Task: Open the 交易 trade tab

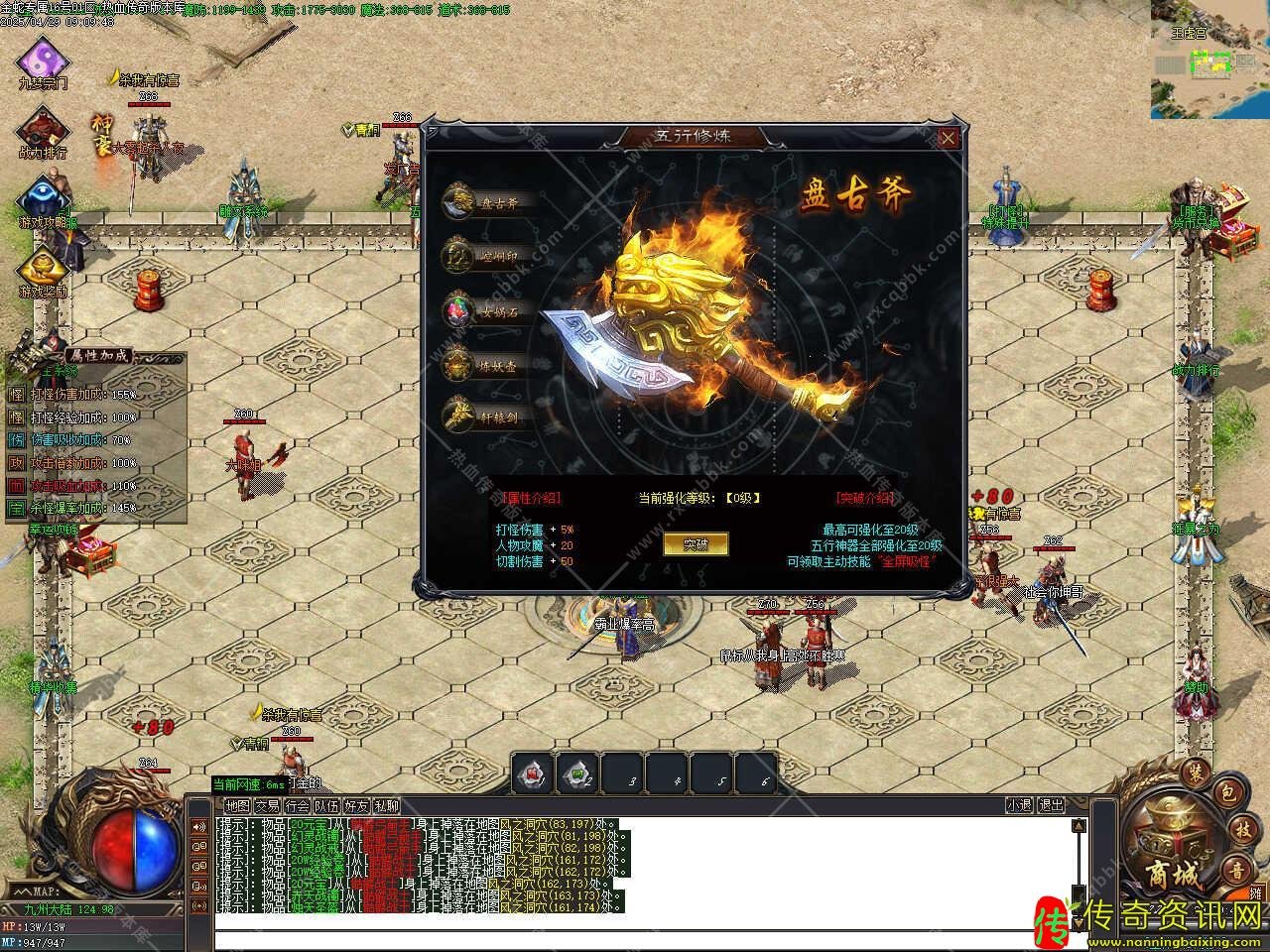Action: tap(267, 805)
